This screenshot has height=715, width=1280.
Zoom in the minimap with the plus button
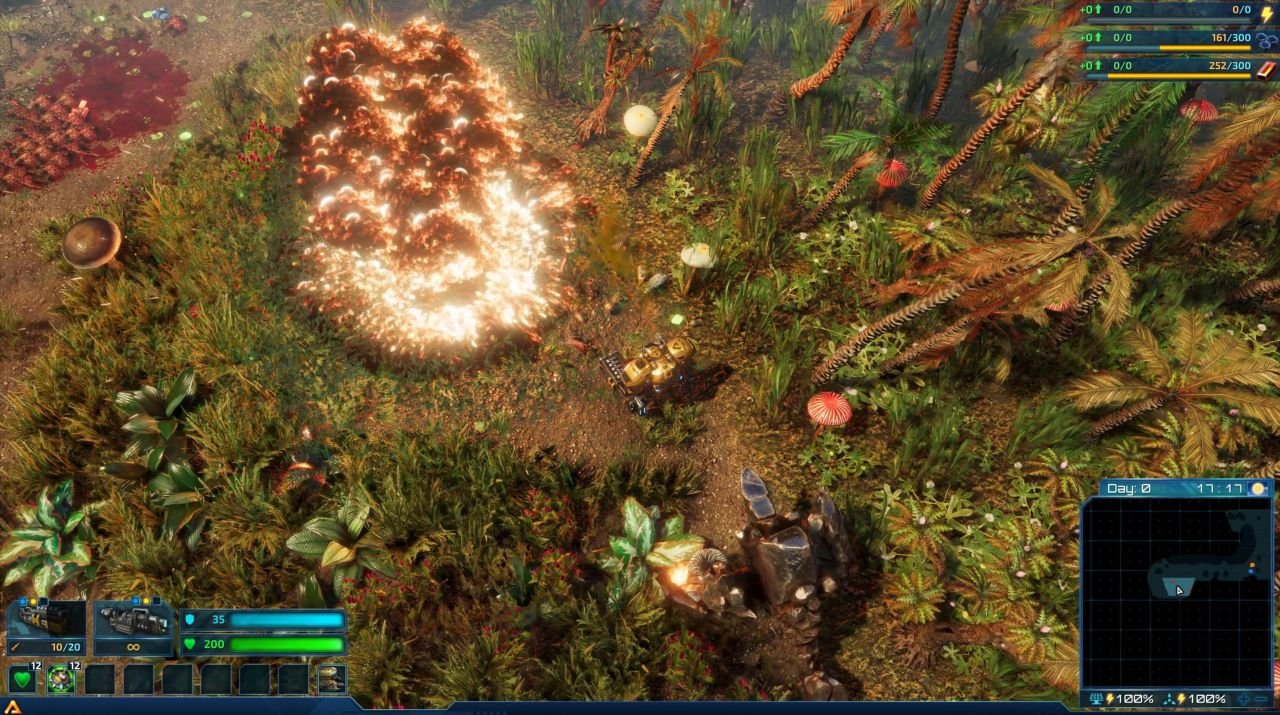tap(1244, 699)
